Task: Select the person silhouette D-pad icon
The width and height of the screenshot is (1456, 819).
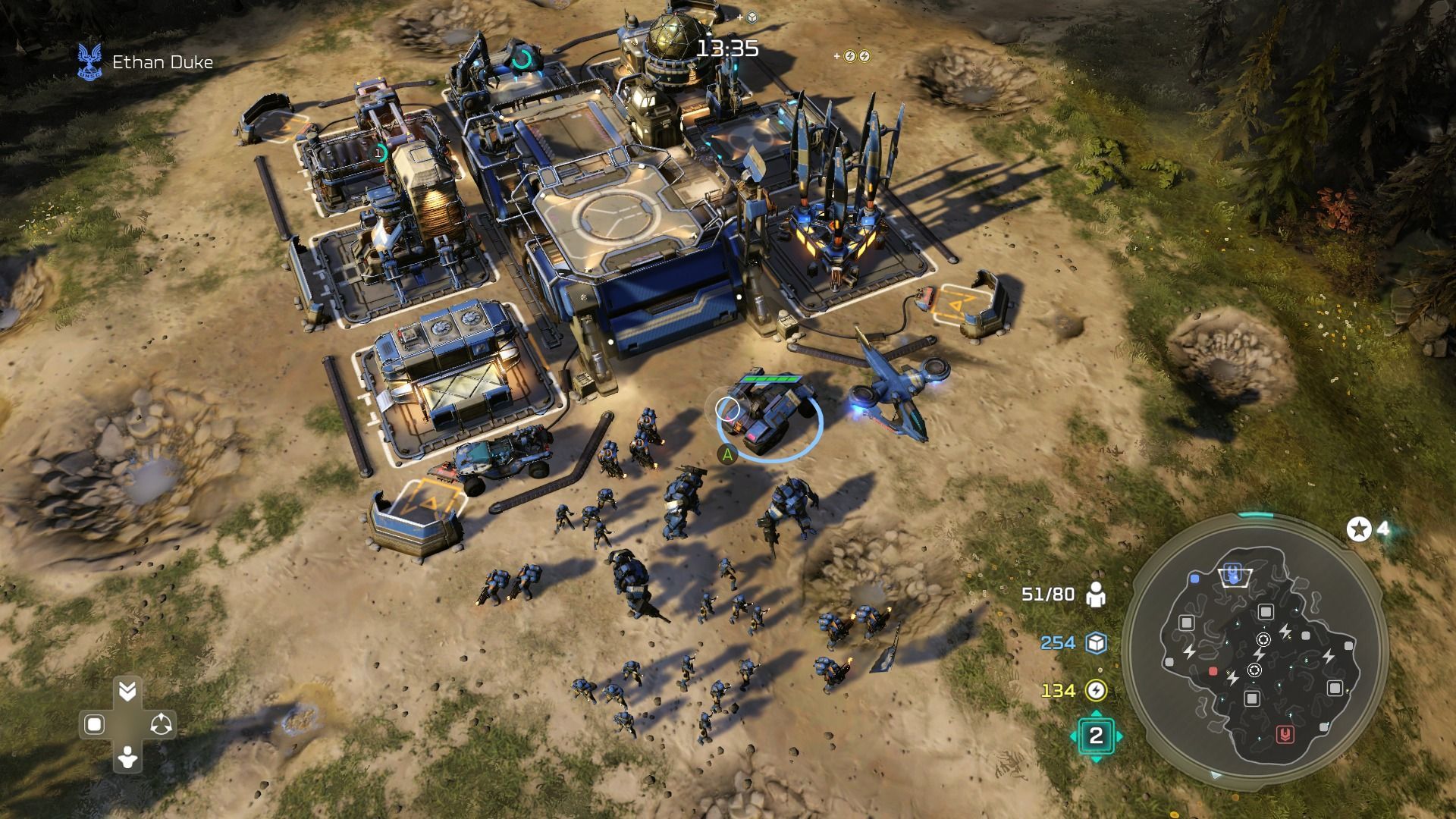Action: tap(127, 758)
